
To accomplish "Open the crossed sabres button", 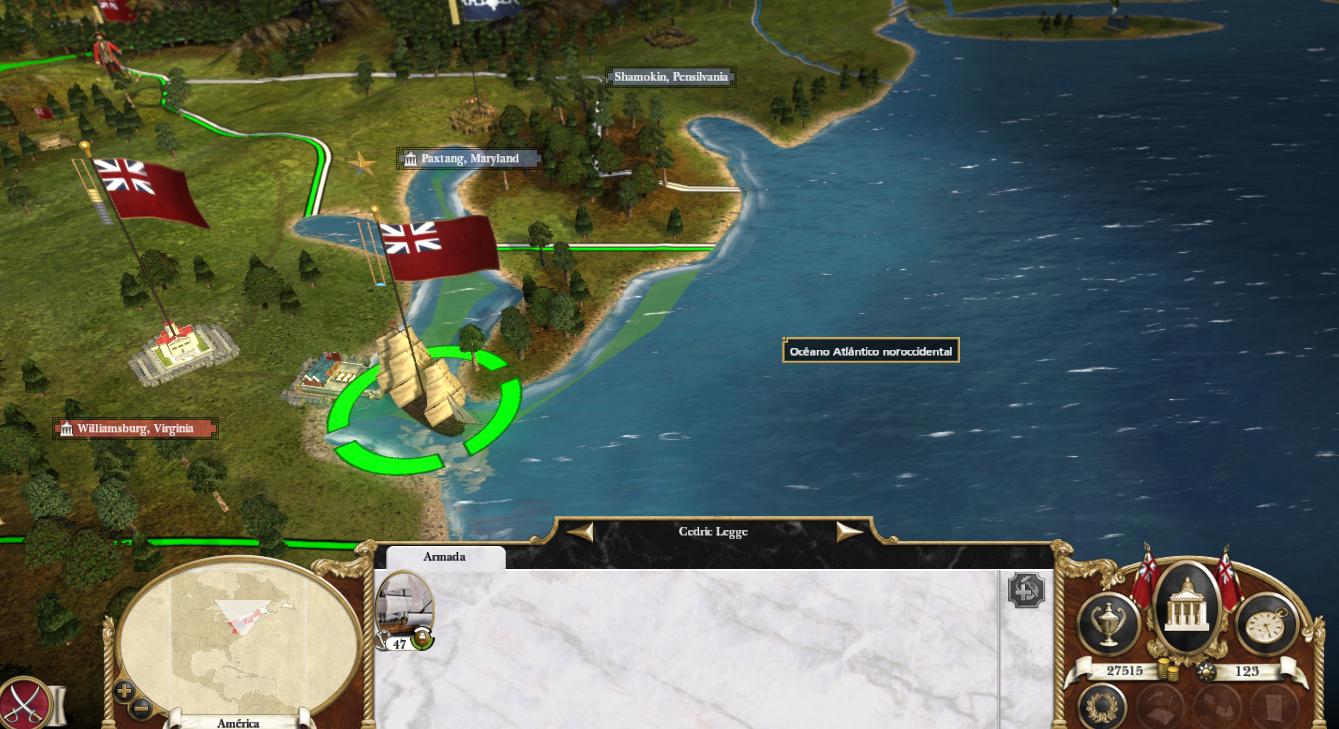I will (x=22, y=703).
